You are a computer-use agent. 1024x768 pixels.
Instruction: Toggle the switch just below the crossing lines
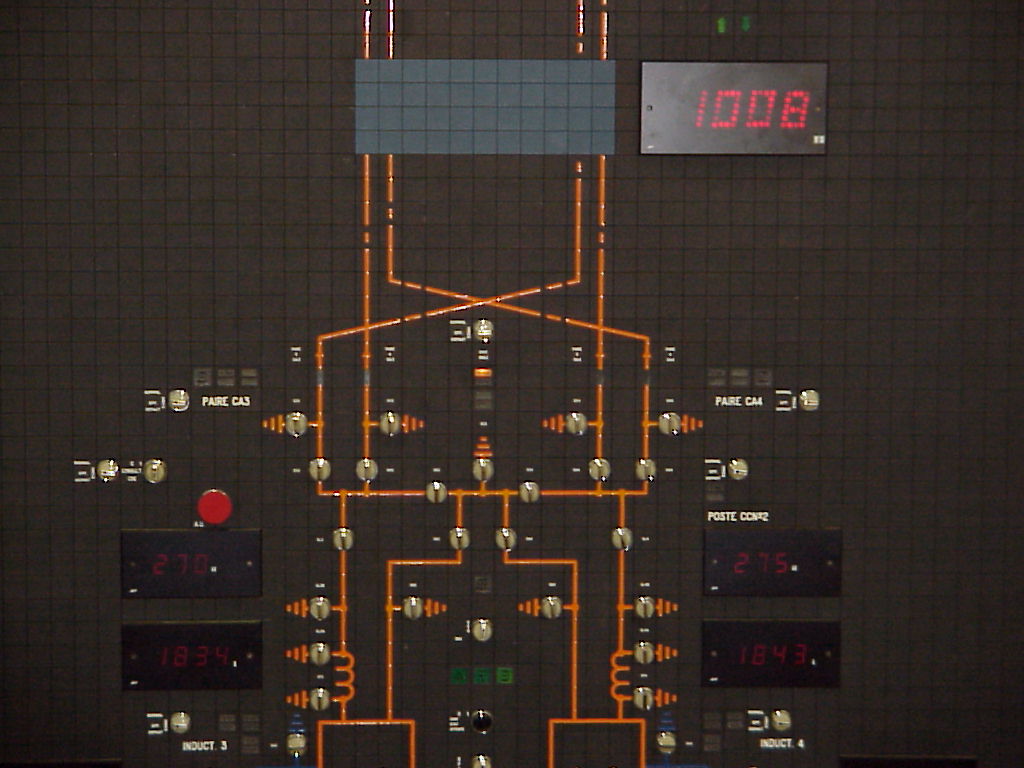(483, 329)
